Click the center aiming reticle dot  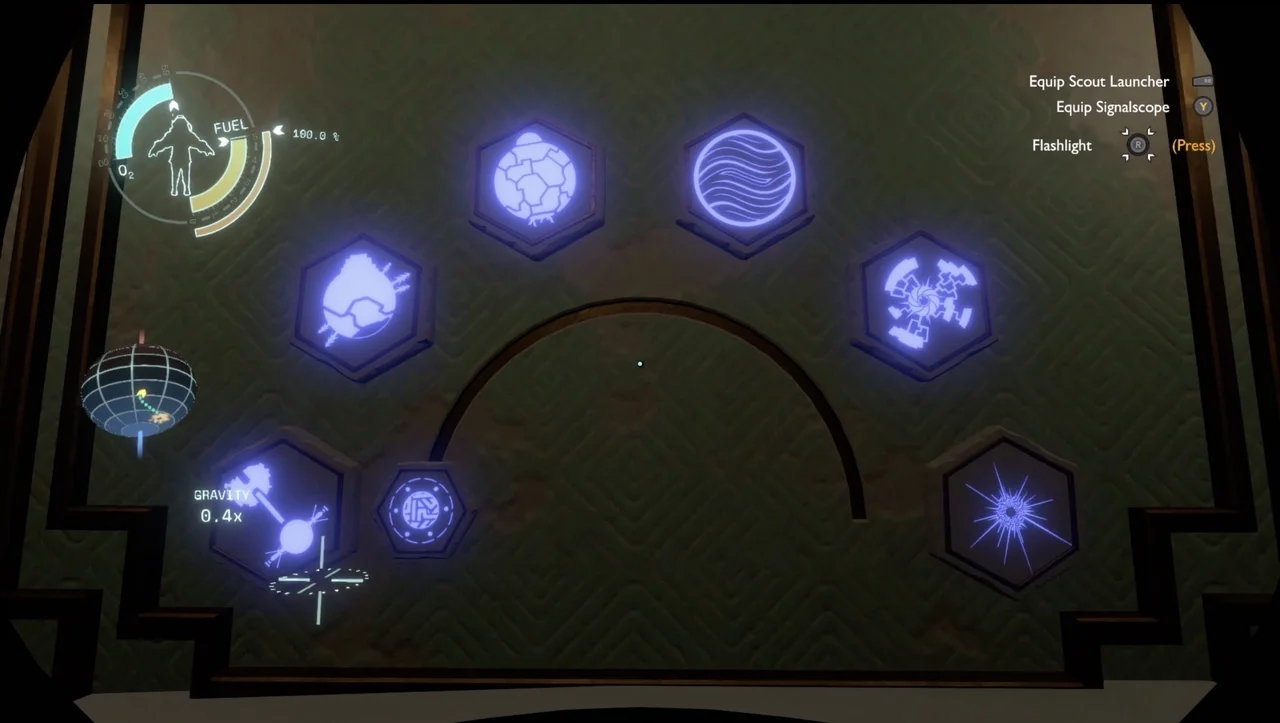(639, 363)
